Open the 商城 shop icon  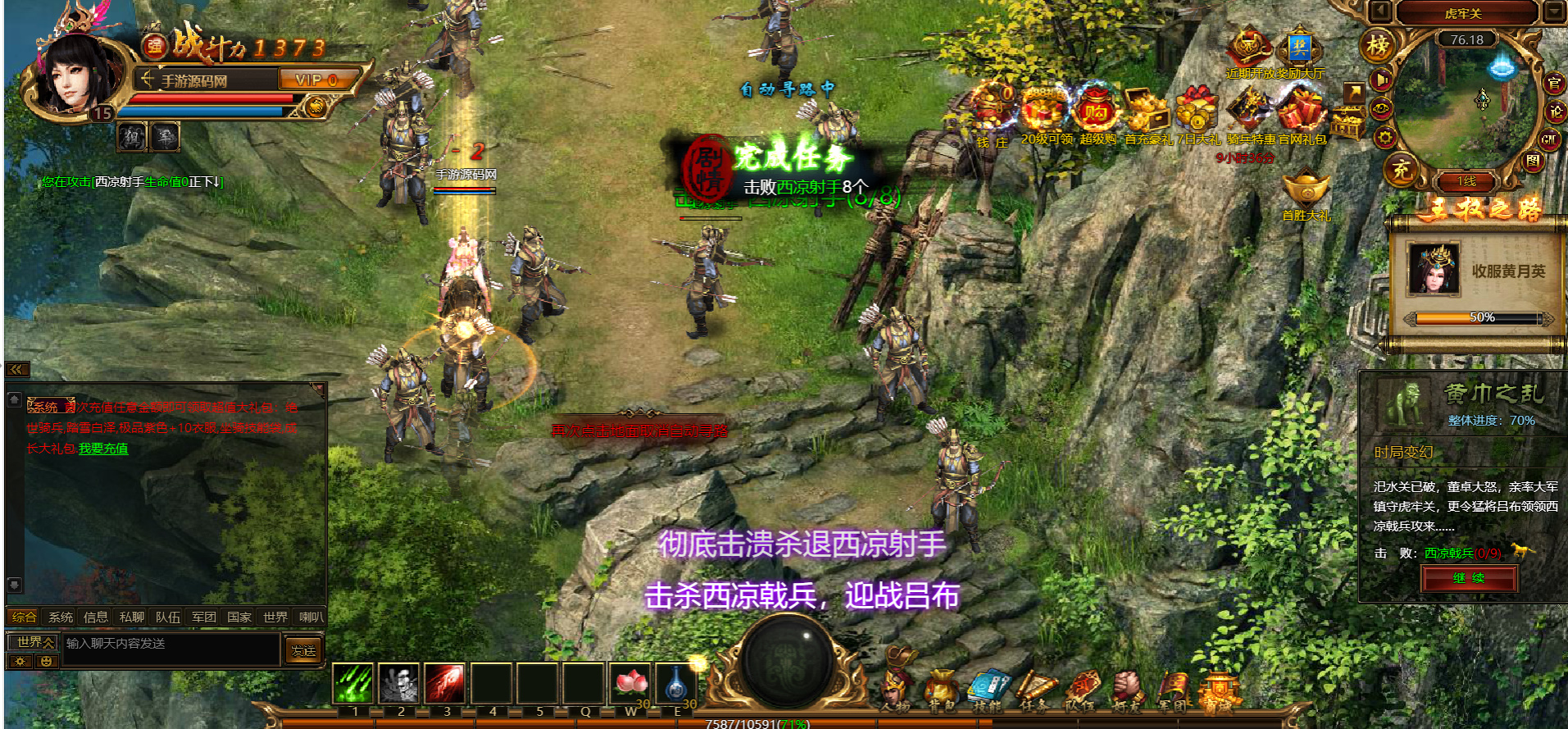pyautogui.click(x=1220, y=690)
